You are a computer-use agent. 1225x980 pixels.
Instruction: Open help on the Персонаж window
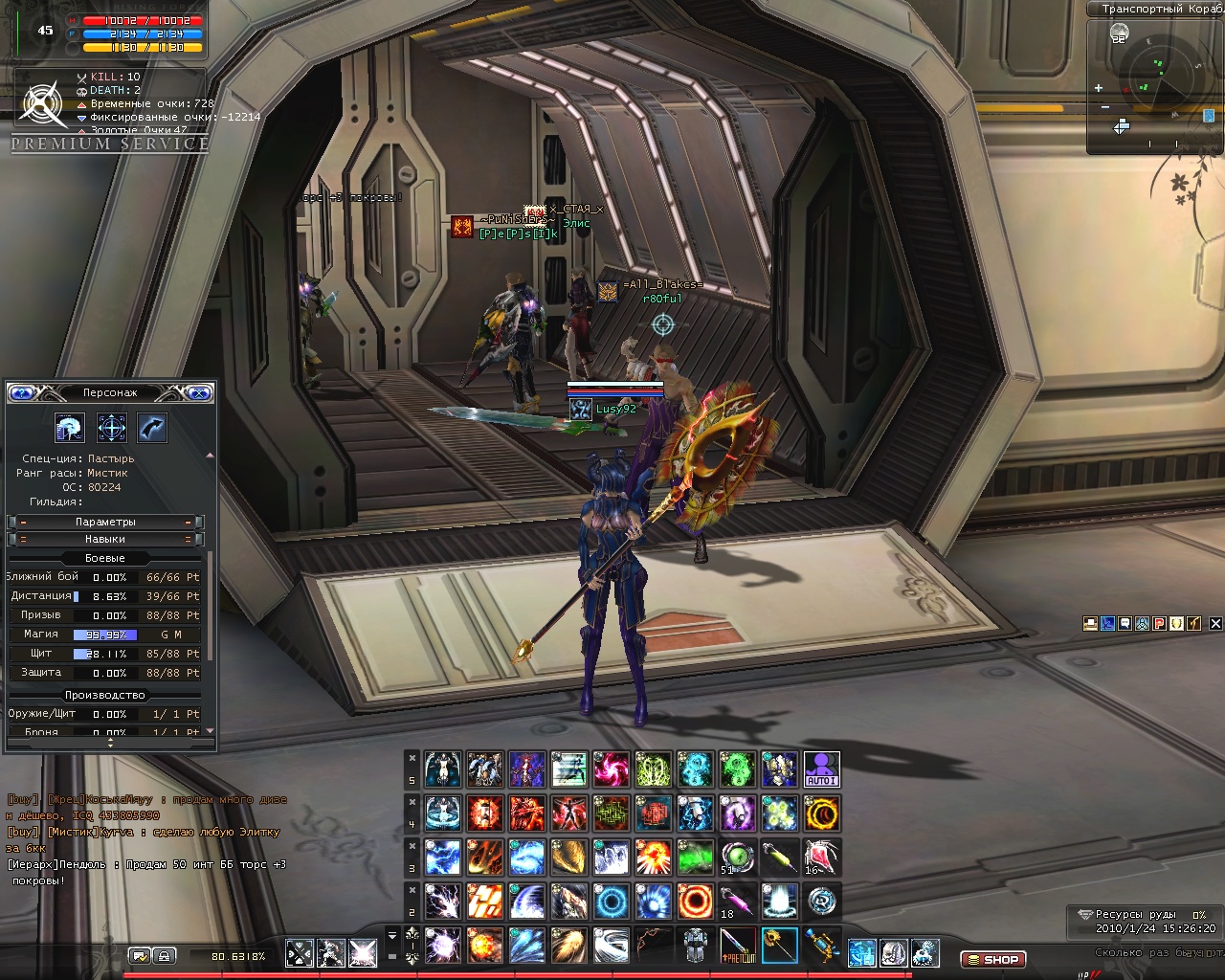pos(22,392)
